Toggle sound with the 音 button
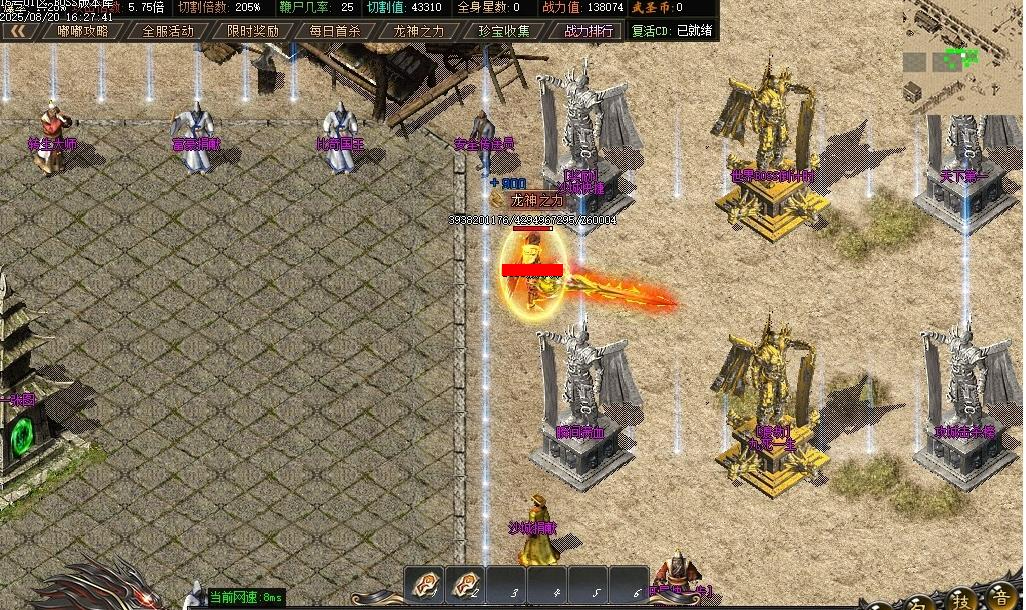 click(999, 599)
